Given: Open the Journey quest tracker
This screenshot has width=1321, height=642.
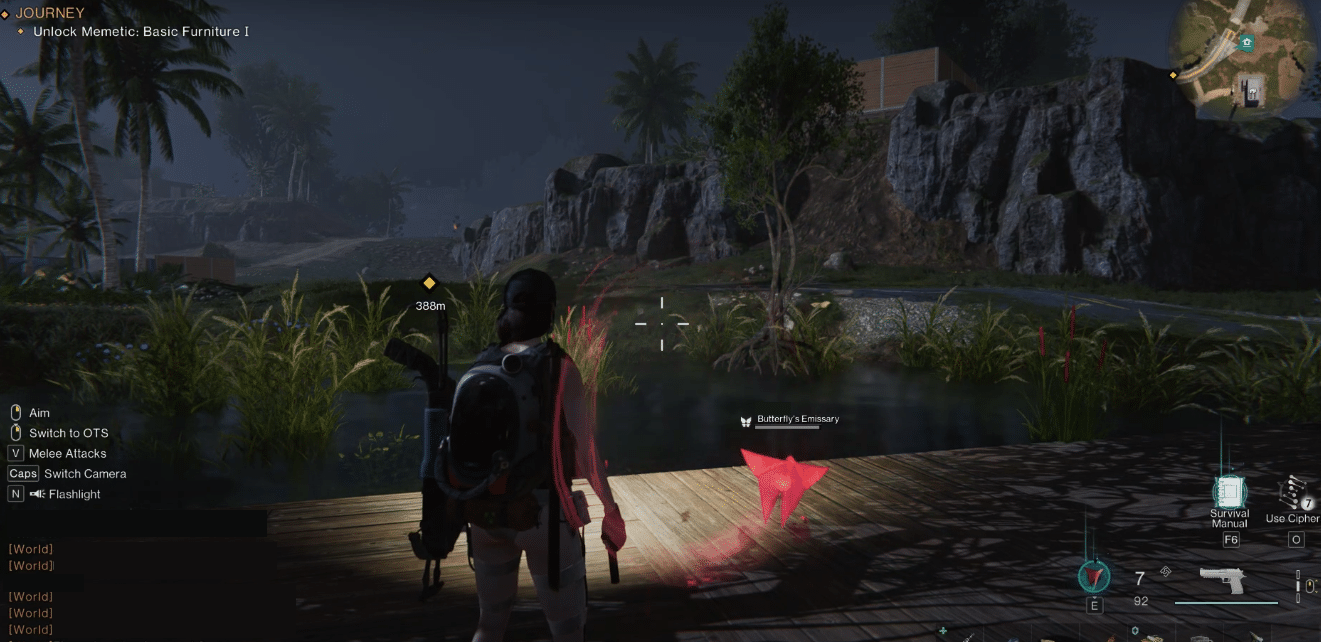Looking at the screenshot, I should 50,13.
